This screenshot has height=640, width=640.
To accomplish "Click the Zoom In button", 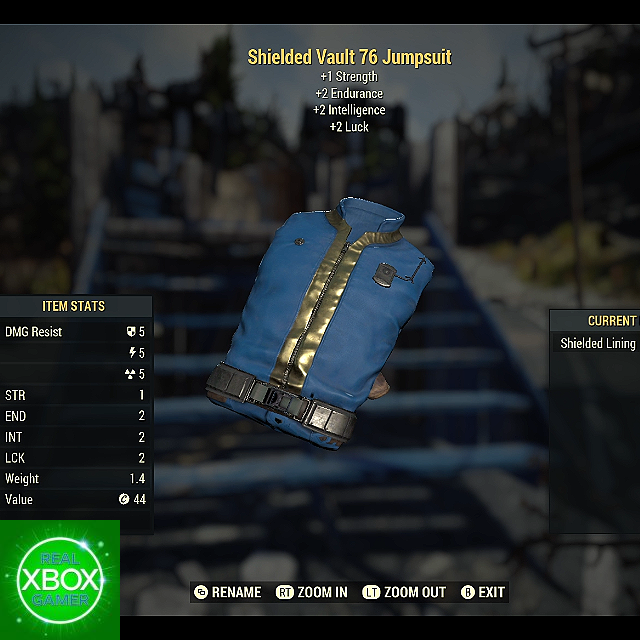I will (312, 592).
